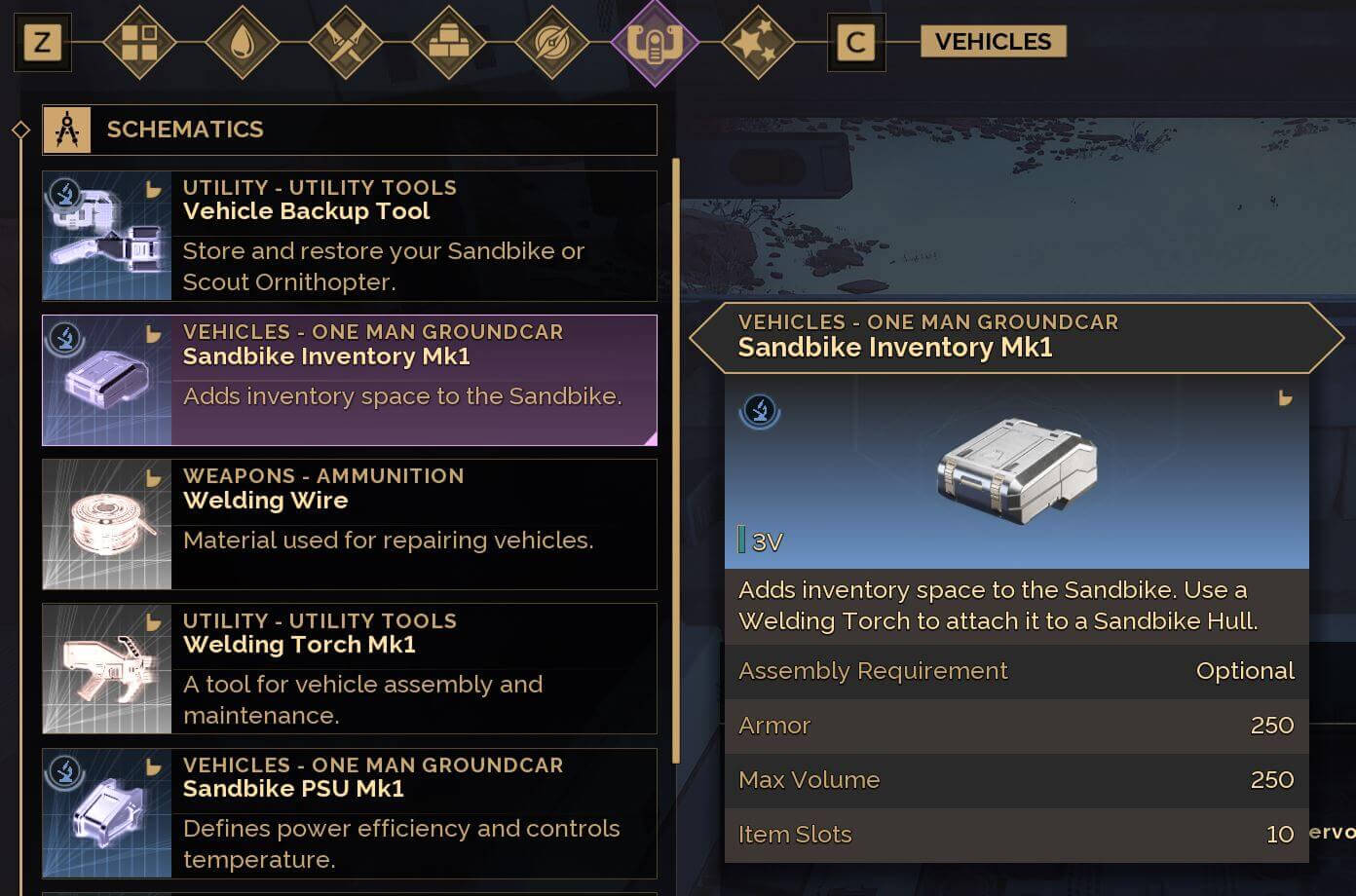1356x896 pixels.
Task: Switch to the compass category tab
Action: click(551, 43)
